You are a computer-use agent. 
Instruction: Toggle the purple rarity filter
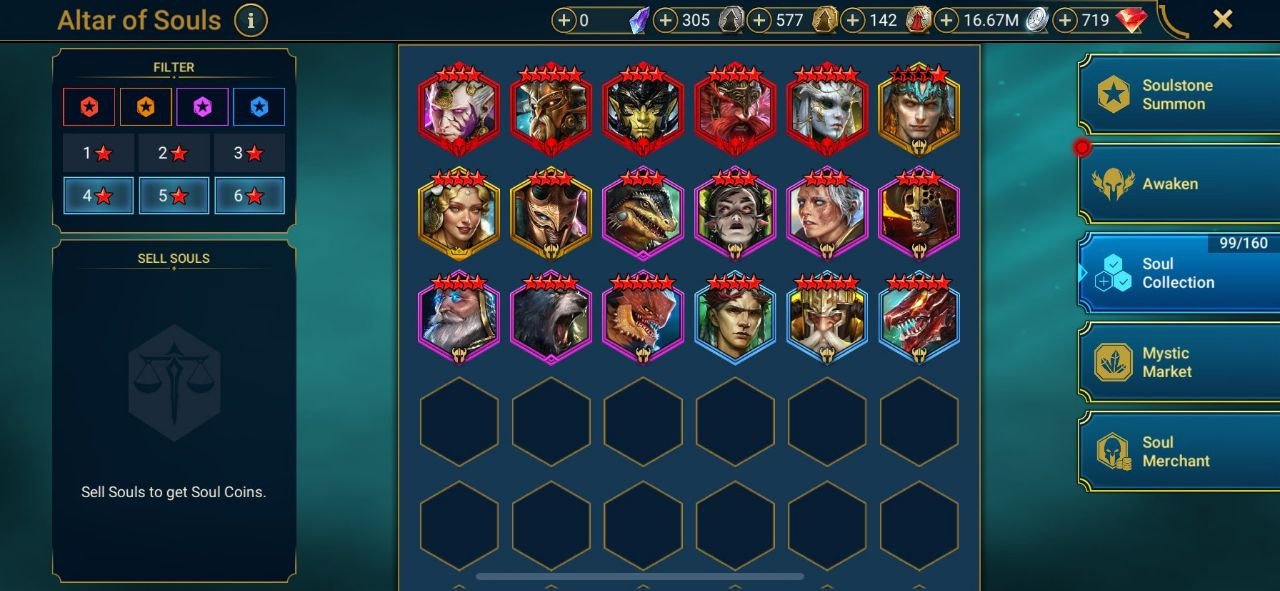click(202, 107)
